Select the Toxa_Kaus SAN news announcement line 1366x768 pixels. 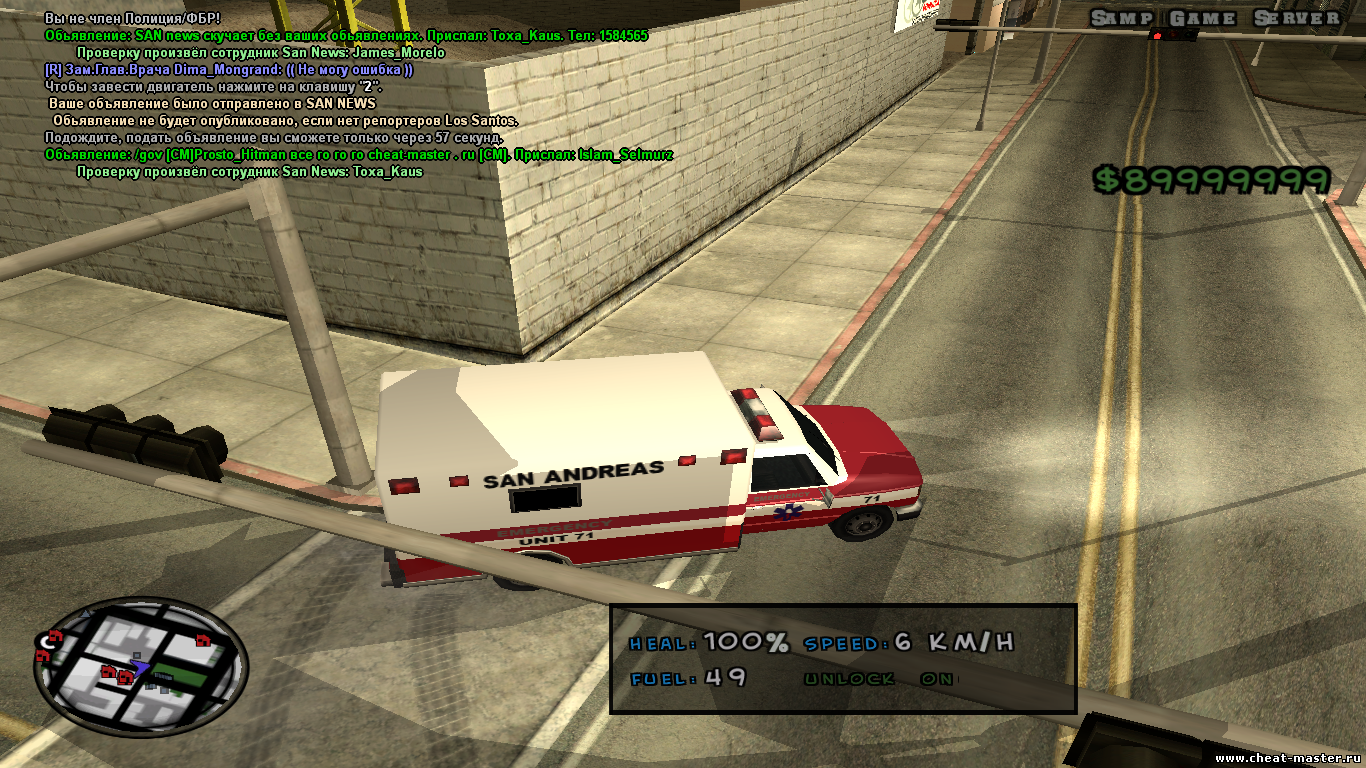pos(346,35)
